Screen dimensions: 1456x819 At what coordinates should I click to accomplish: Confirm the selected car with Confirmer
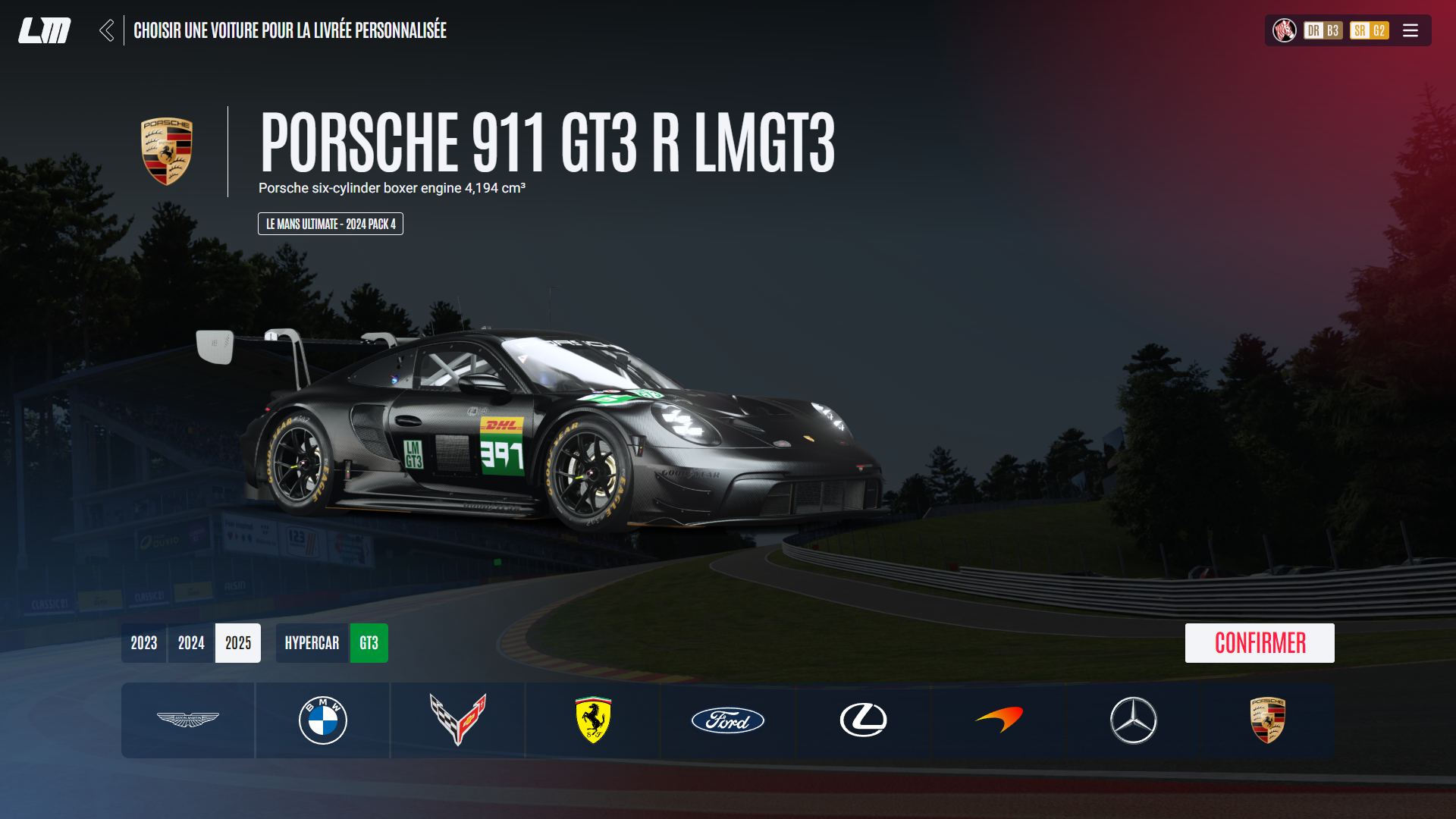click(1259, 643)
